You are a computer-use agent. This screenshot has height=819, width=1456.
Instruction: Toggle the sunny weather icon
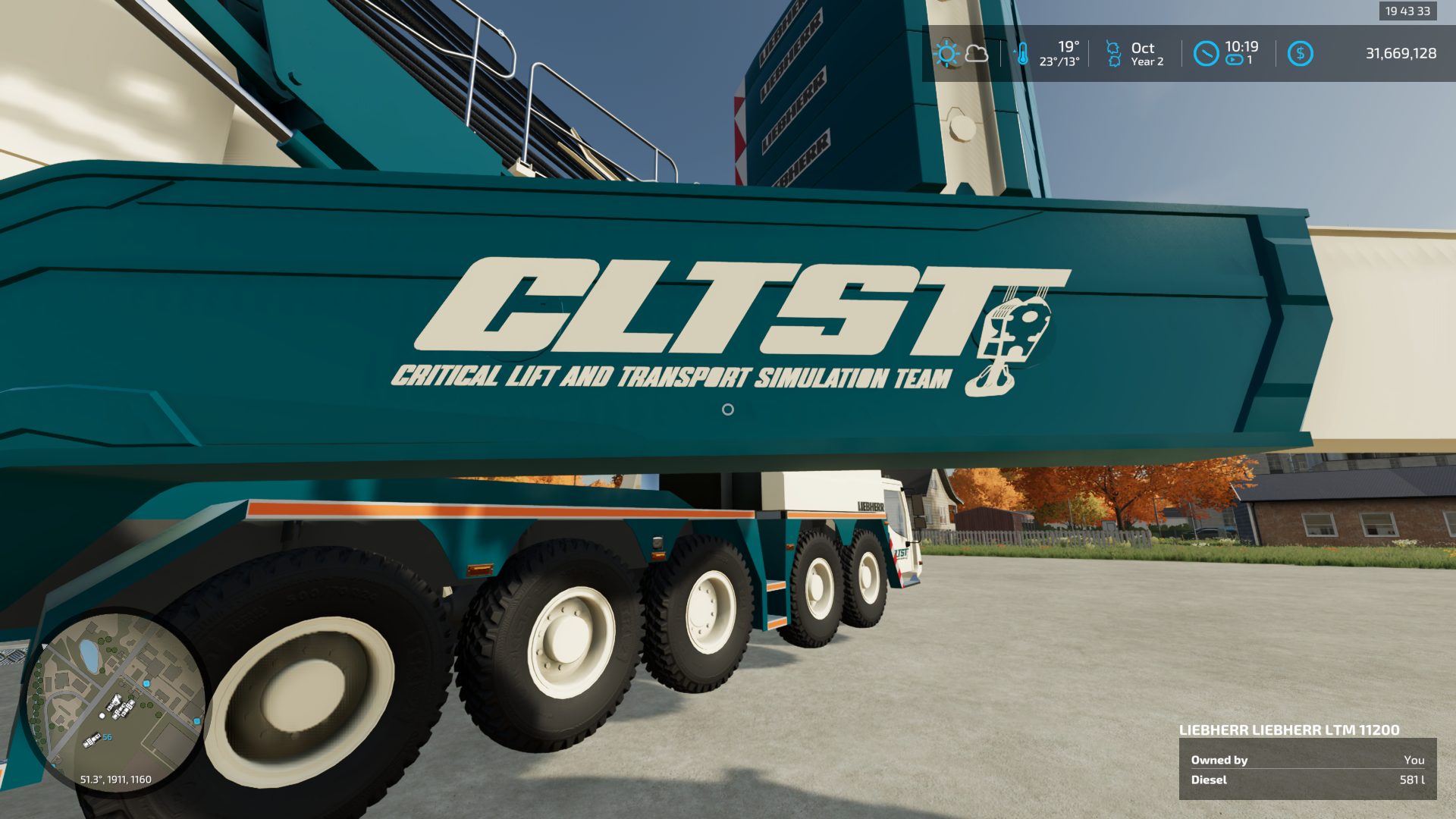(x=946, y=53)
